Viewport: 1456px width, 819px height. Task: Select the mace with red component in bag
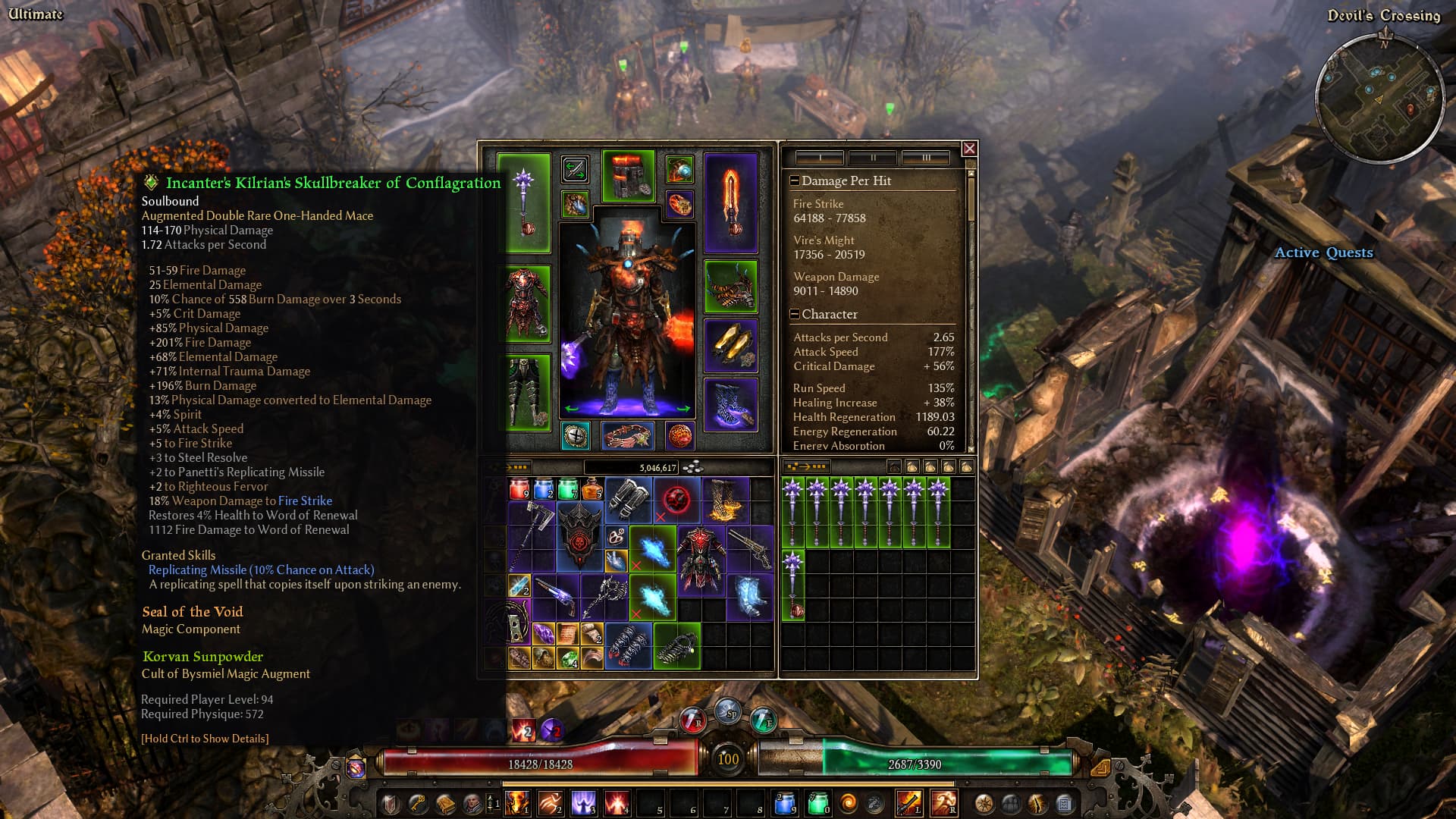click(x=793, y=584)
